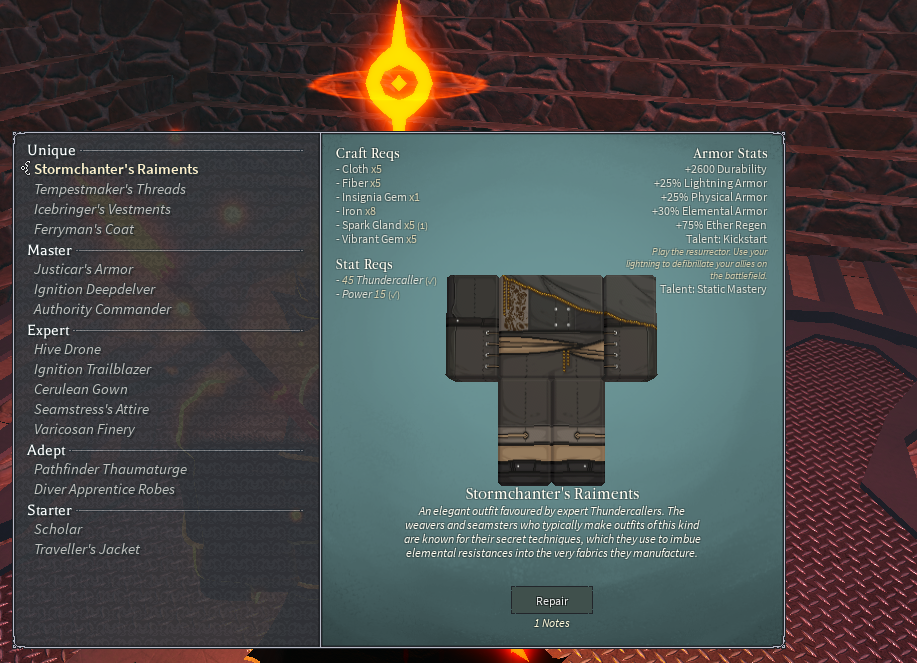This screenshot has width=917, height=663.
Task: Show Authority Commander outfit
Action: pos(103,309)
